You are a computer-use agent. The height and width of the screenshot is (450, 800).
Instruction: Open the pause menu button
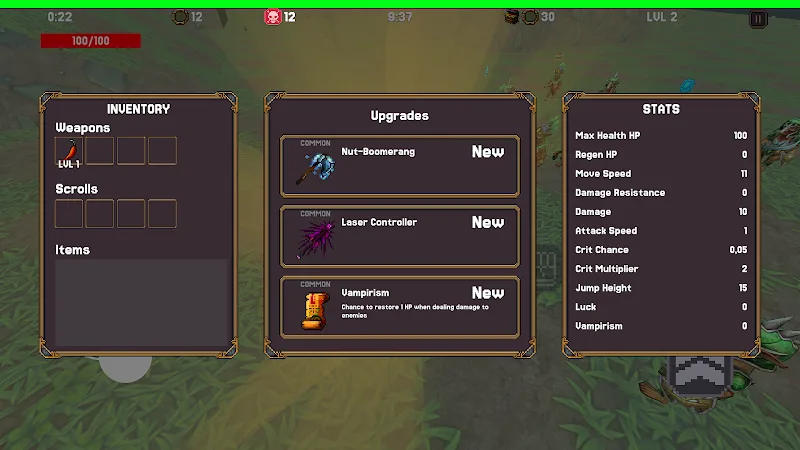coord(758,18)
